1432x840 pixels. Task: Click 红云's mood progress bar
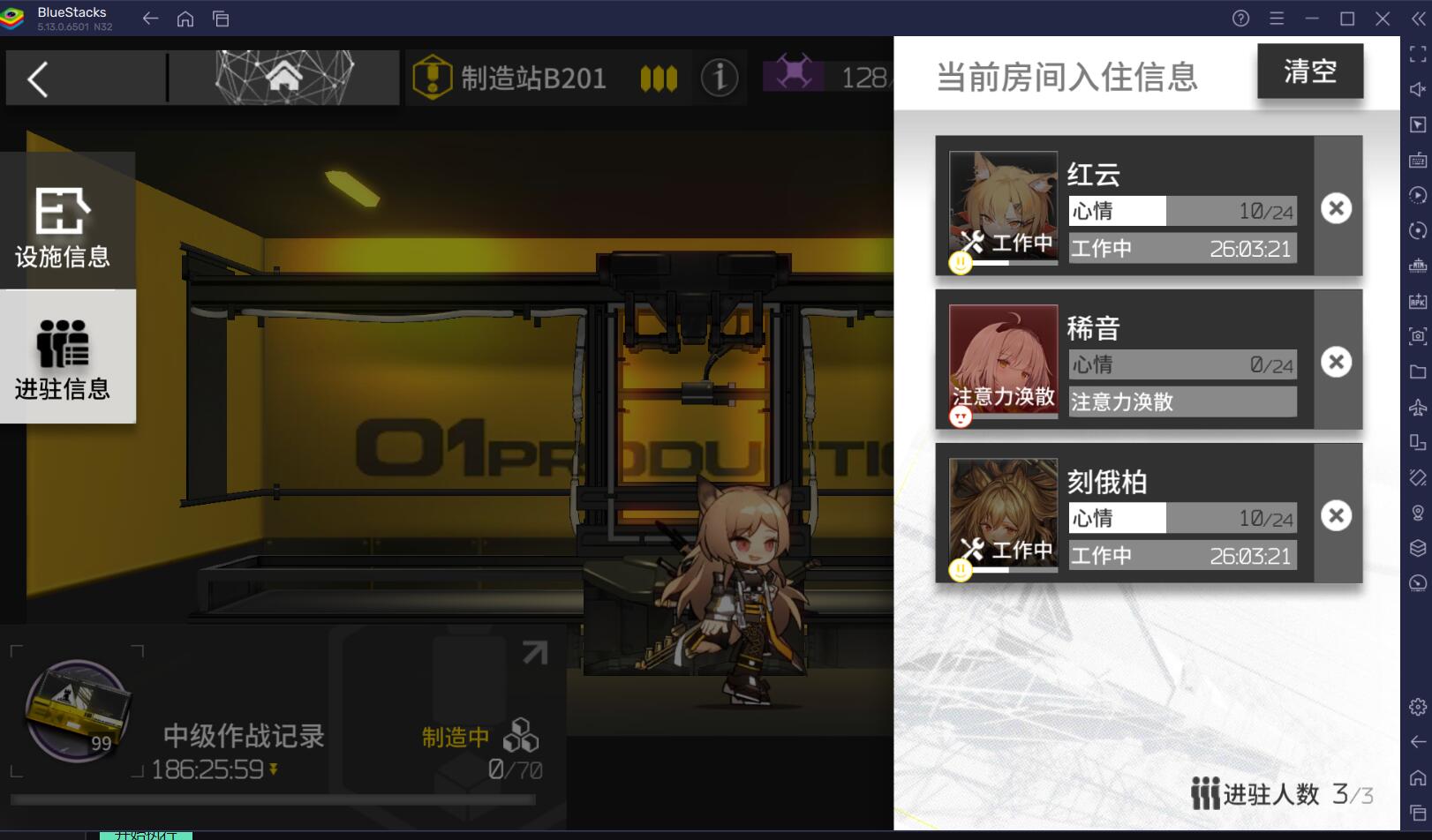tap(1181, 210)
